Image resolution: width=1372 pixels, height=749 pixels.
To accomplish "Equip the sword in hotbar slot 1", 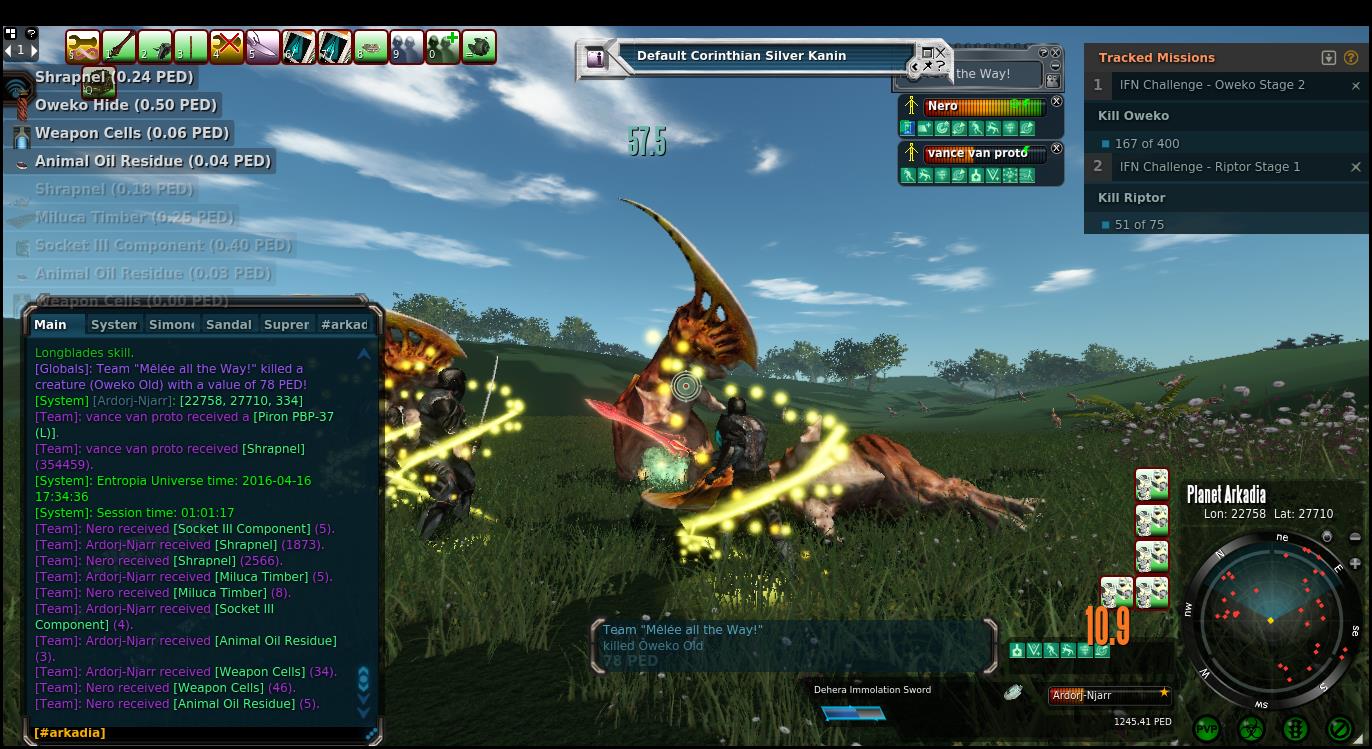I will [x=119, y=46].
